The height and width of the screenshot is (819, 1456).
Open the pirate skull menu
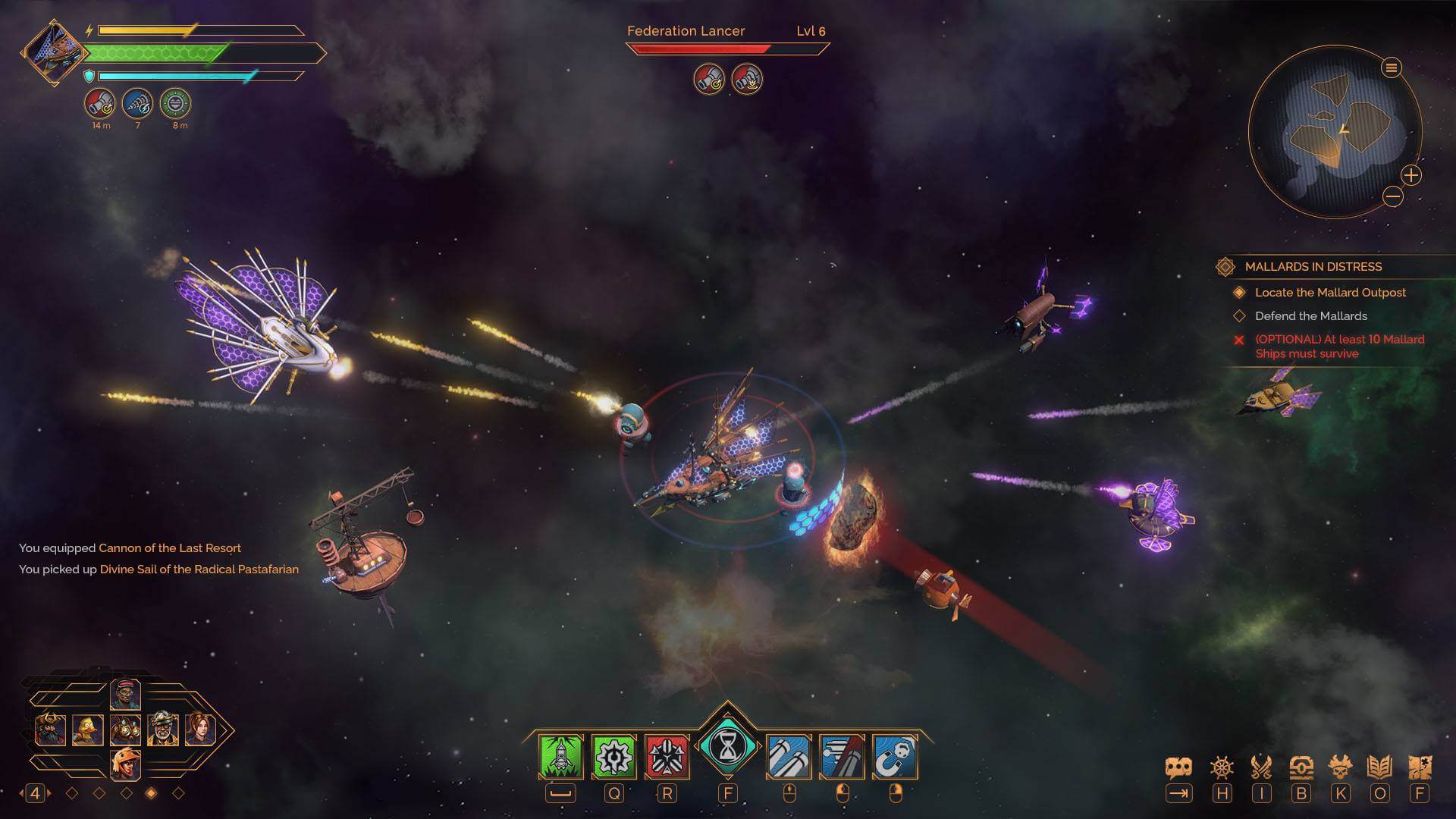(x=1341, y=767)
